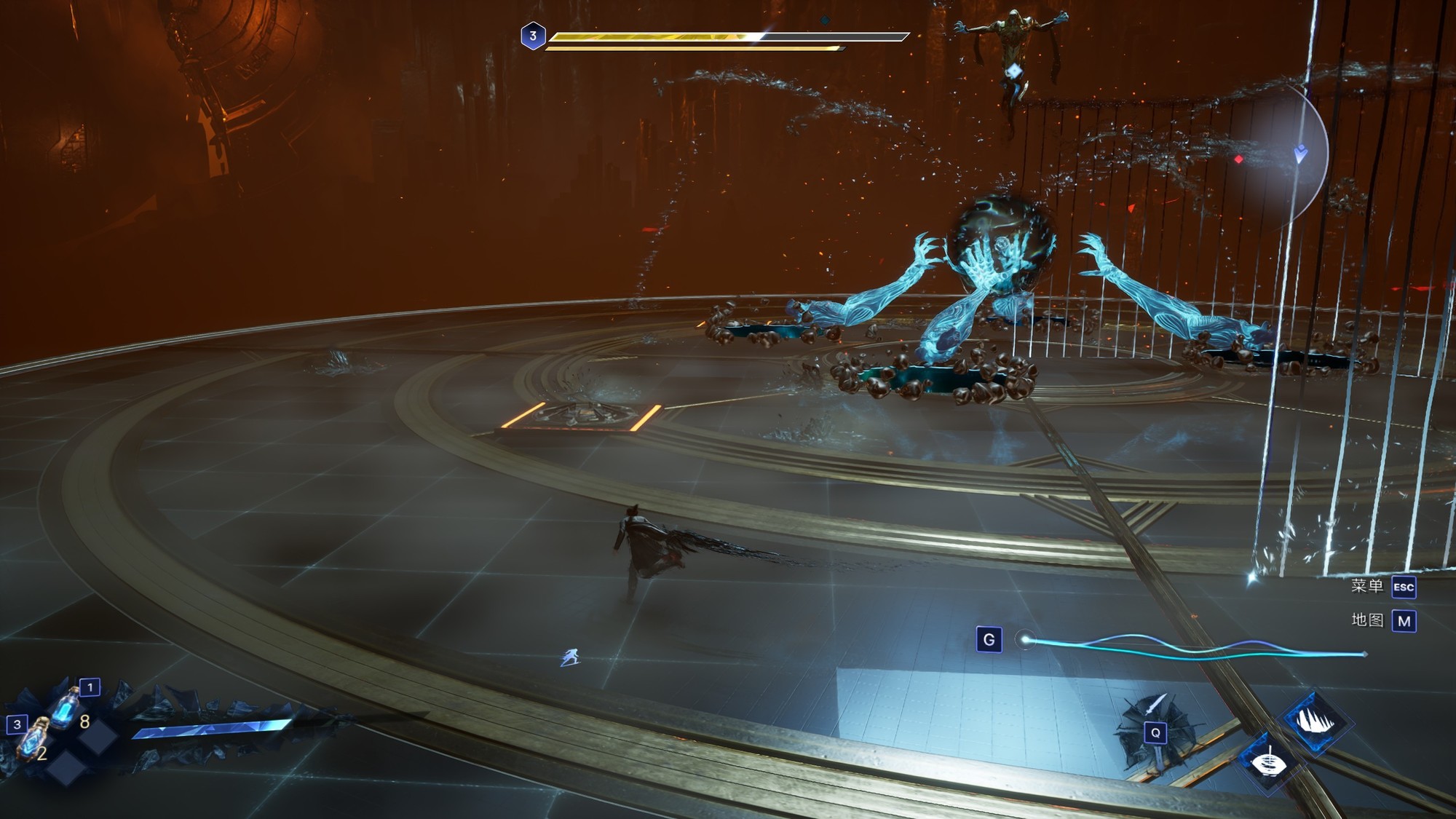The width and height of the screenshot is (1456, 819).
Task: Open the 地图 map label
Action: coord(1366,620)
